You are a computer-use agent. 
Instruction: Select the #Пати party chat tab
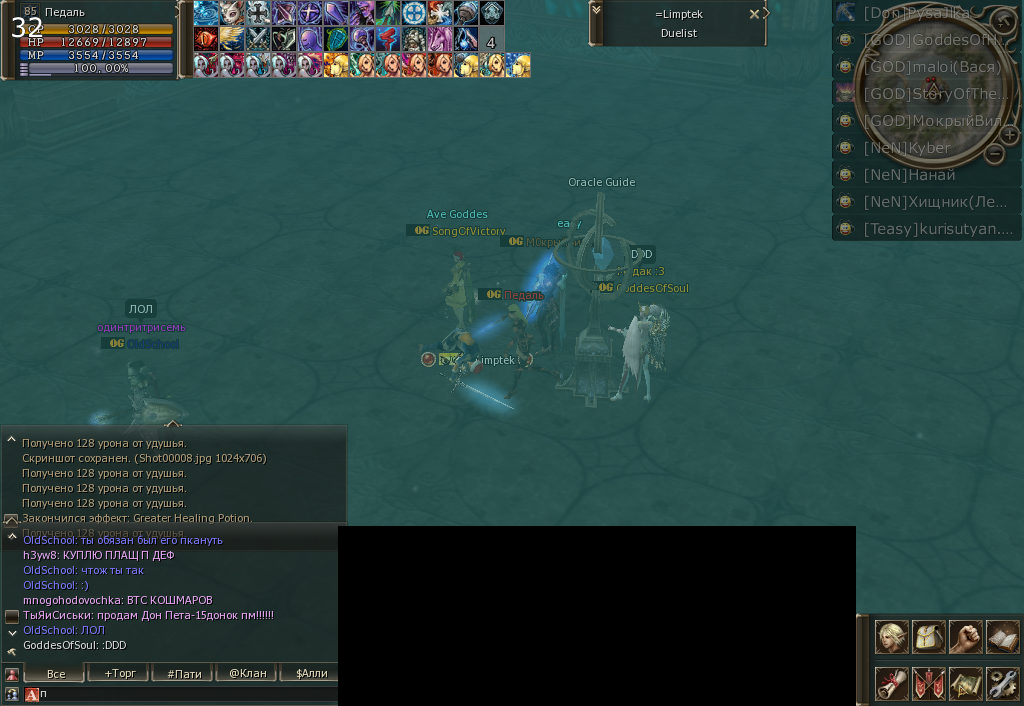pyautogui.click(x=184, y=673)
